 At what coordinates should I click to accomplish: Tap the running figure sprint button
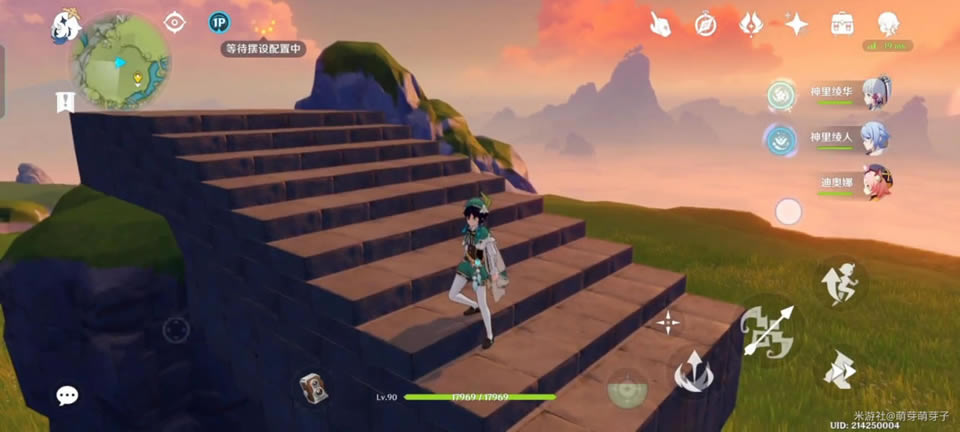839,282
